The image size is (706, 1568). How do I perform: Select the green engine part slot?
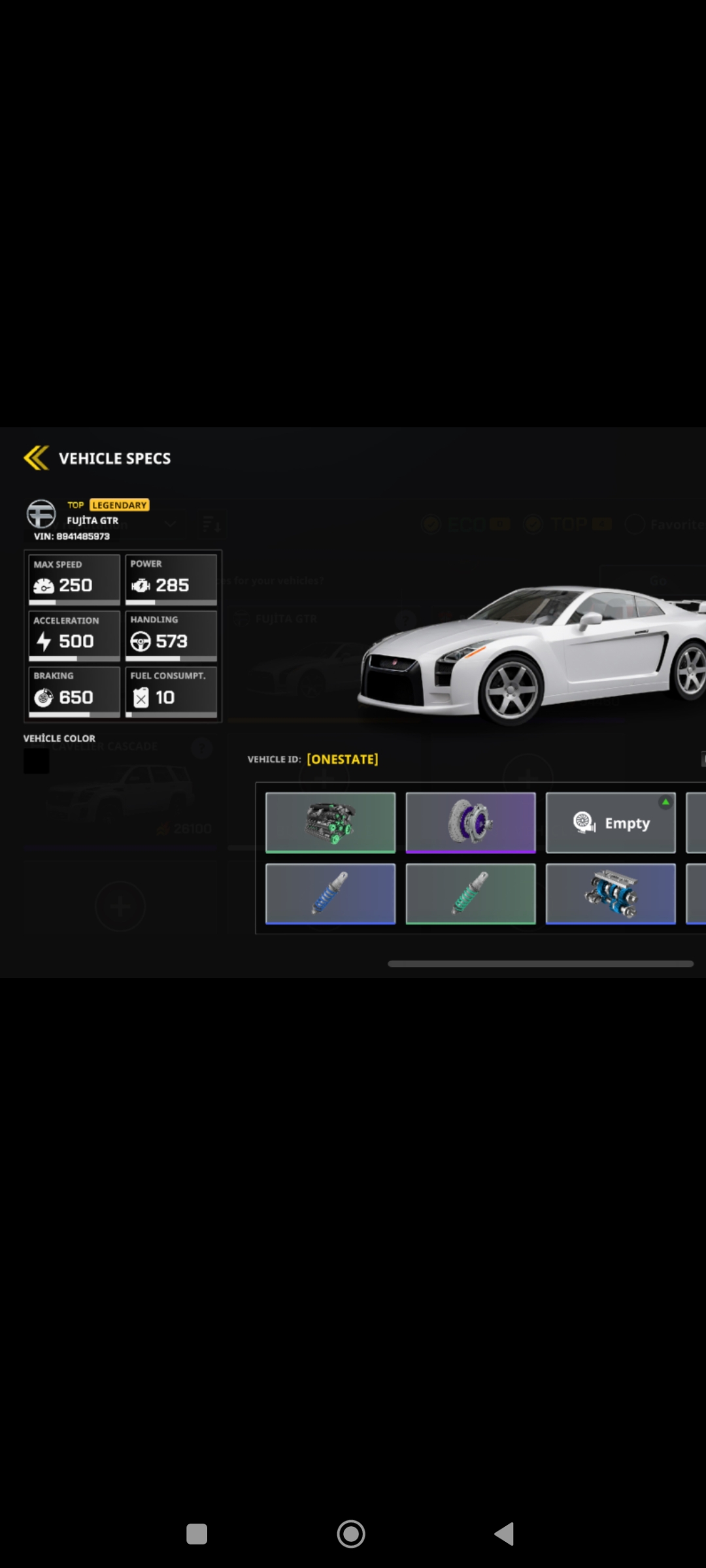(330, 823)
